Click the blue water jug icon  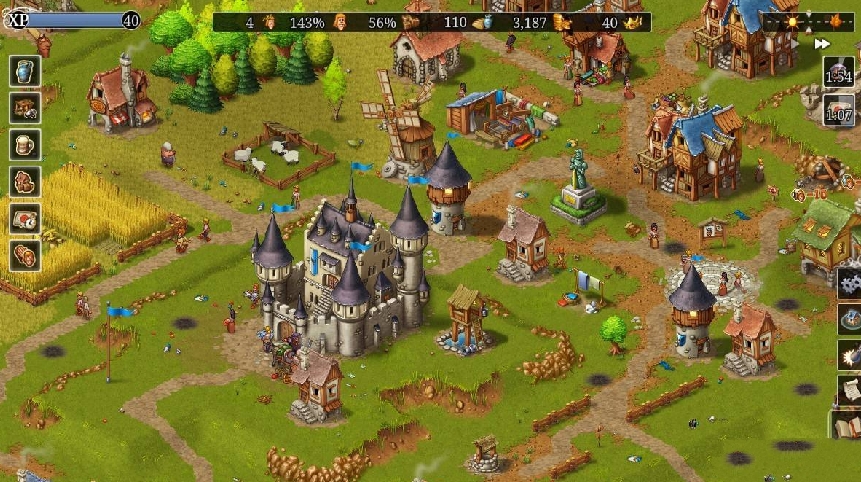coord(24,71)
